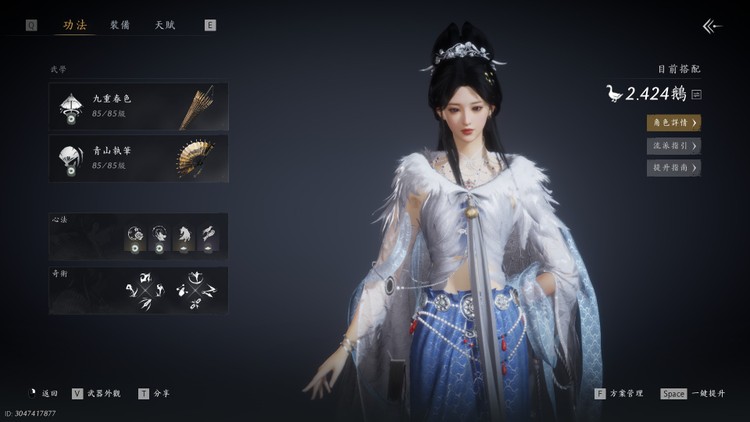Open the 方案管理 scheme management option
The height and width of the screenshot is (422, 750).
619,394
